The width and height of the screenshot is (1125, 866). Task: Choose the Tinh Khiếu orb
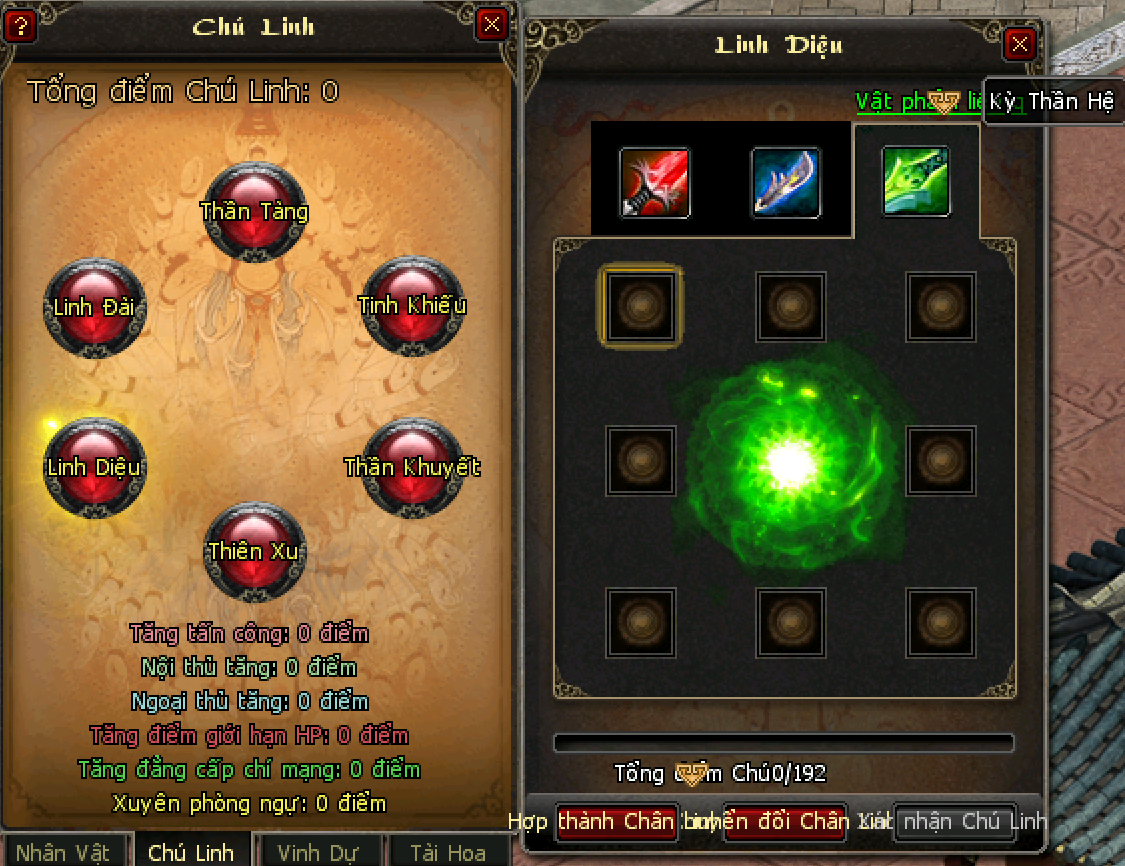[412, 305]
